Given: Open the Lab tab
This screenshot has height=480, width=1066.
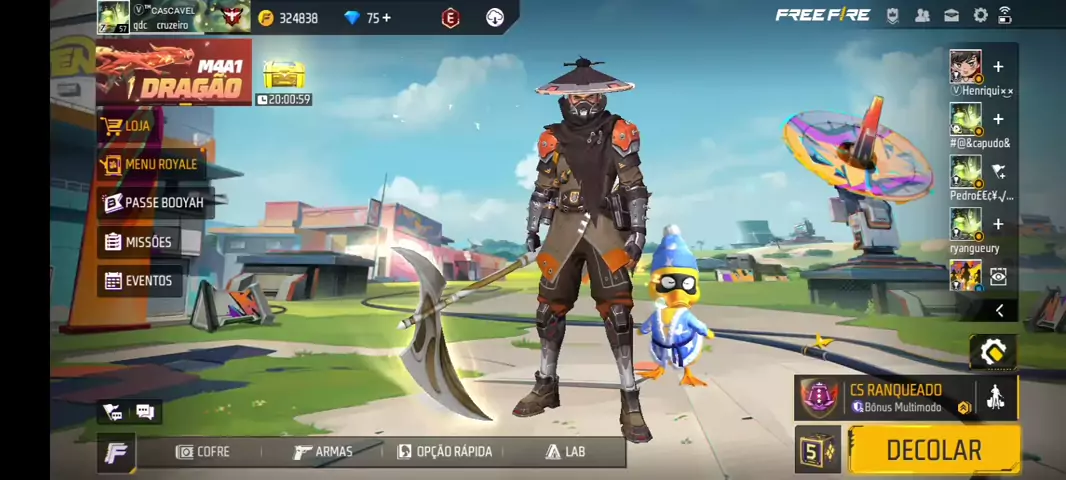Looking at the screenshot, I should [565, 452].
